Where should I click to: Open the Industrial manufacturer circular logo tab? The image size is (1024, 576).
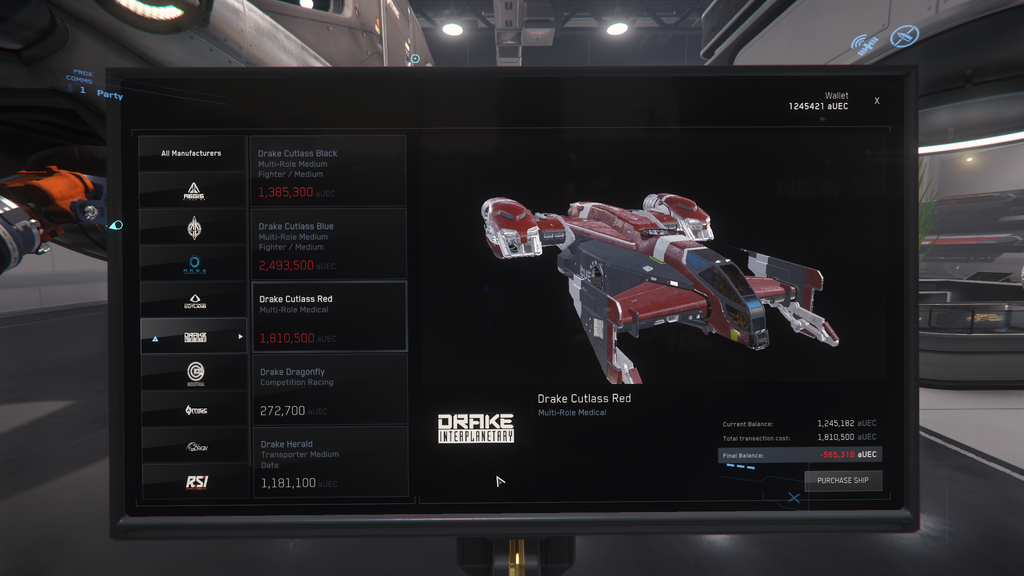coord(194,373)
